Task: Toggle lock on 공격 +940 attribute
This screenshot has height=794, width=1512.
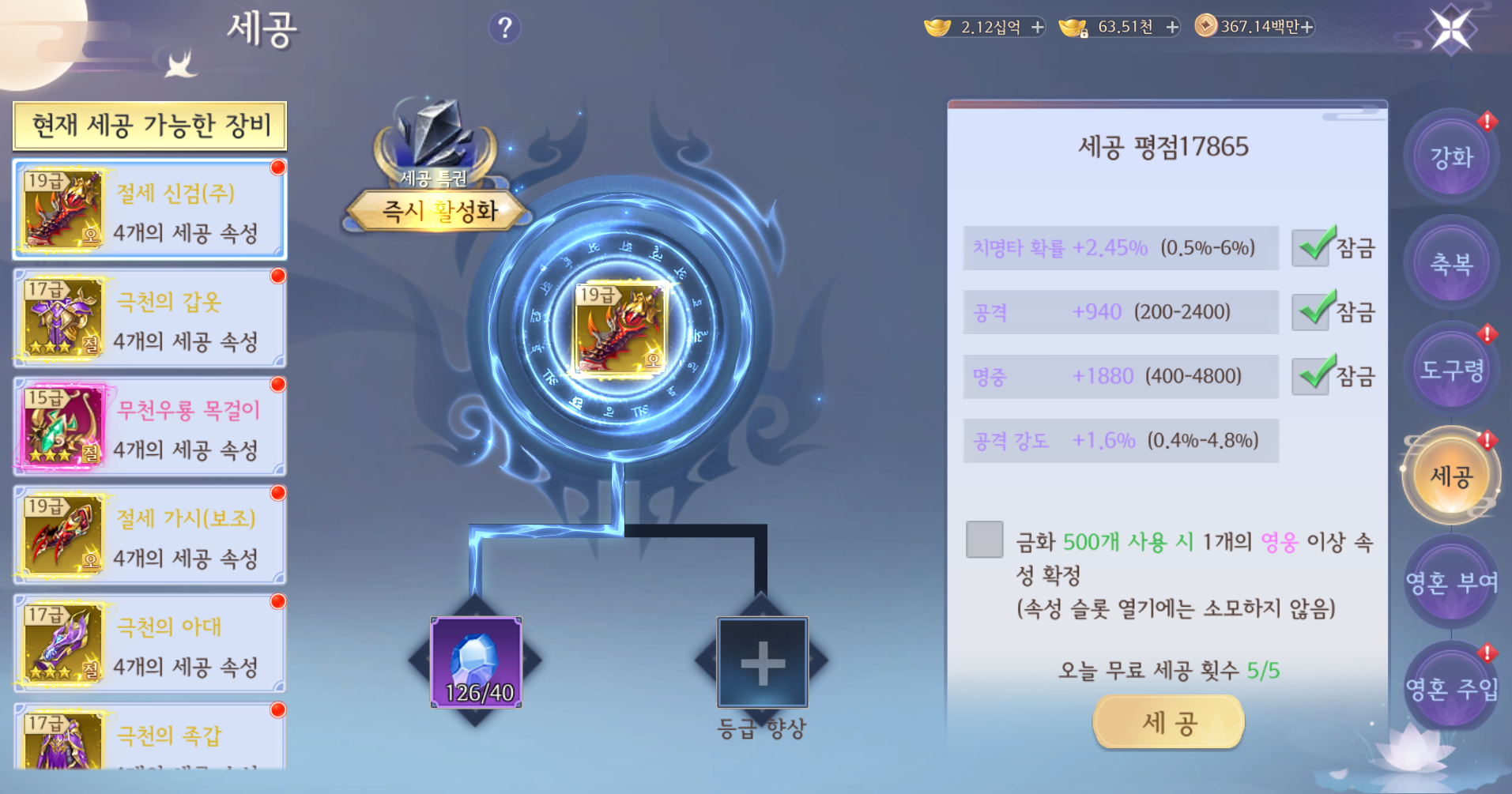Action: pos(1312,312)
